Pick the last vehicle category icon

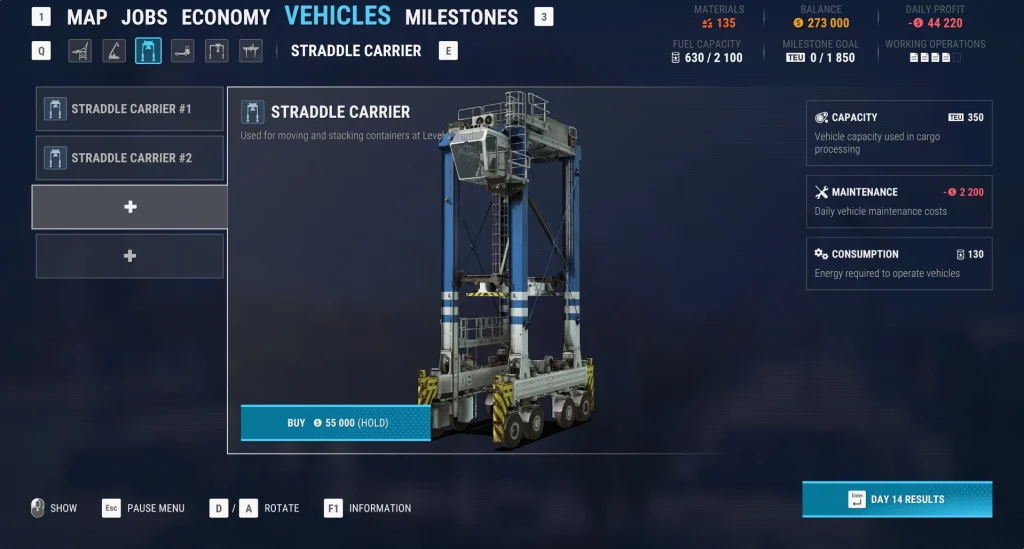pyautogui.click(x=250, y=51)
